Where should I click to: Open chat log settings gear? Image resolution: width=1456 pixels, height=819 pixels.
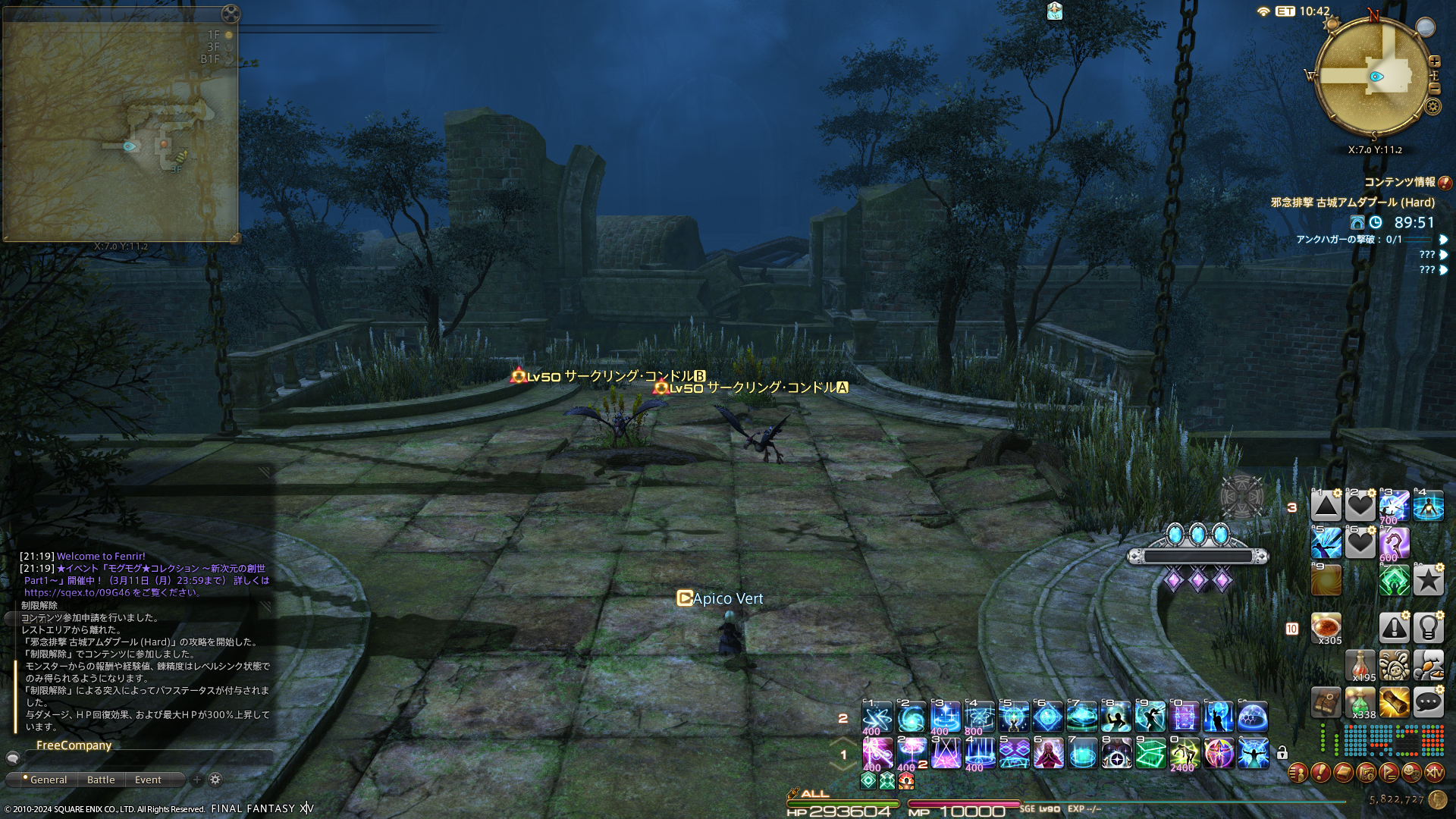pyautogui.click(x=215, y=780)
